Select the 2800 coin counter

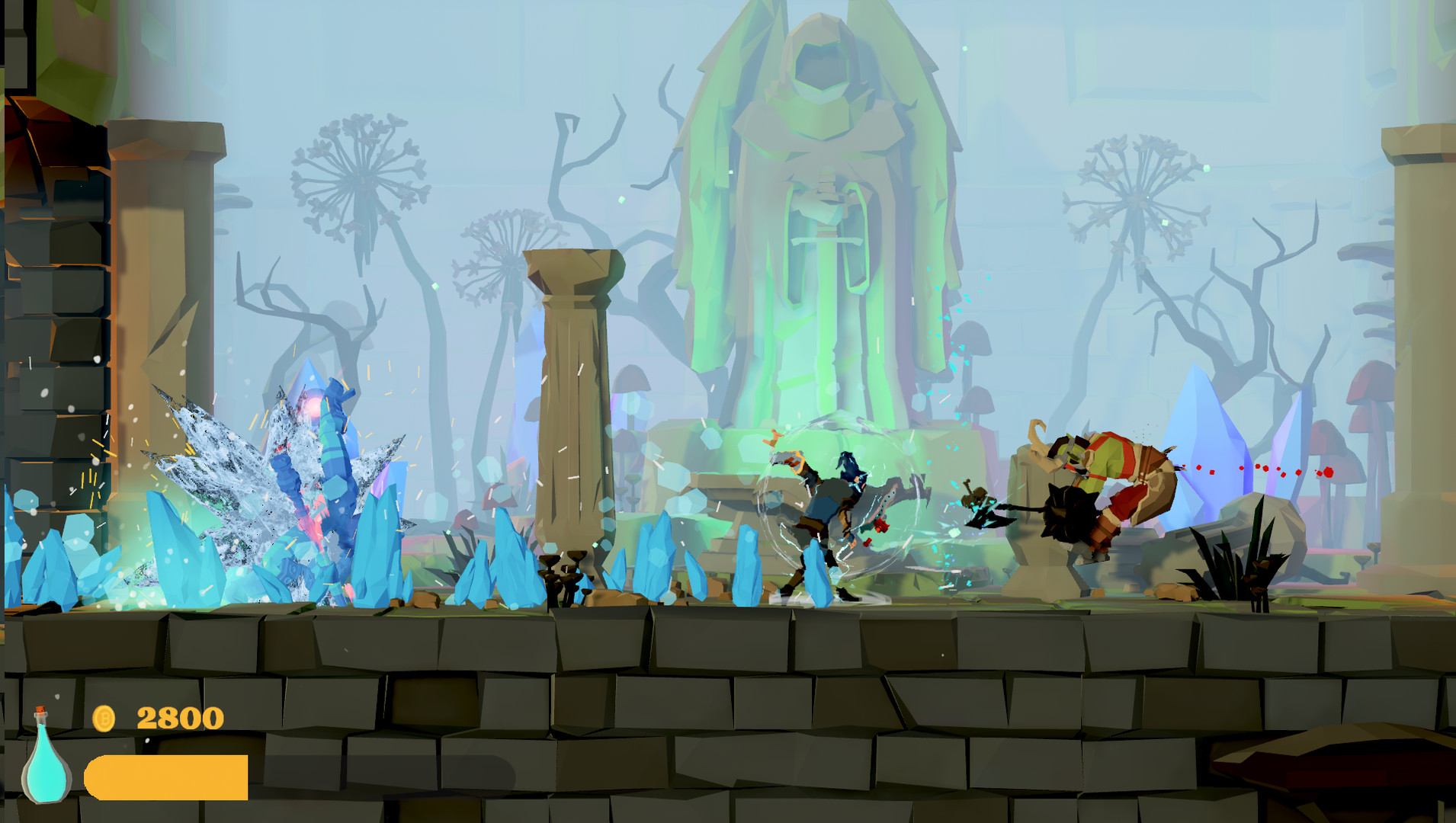(179, 716)
